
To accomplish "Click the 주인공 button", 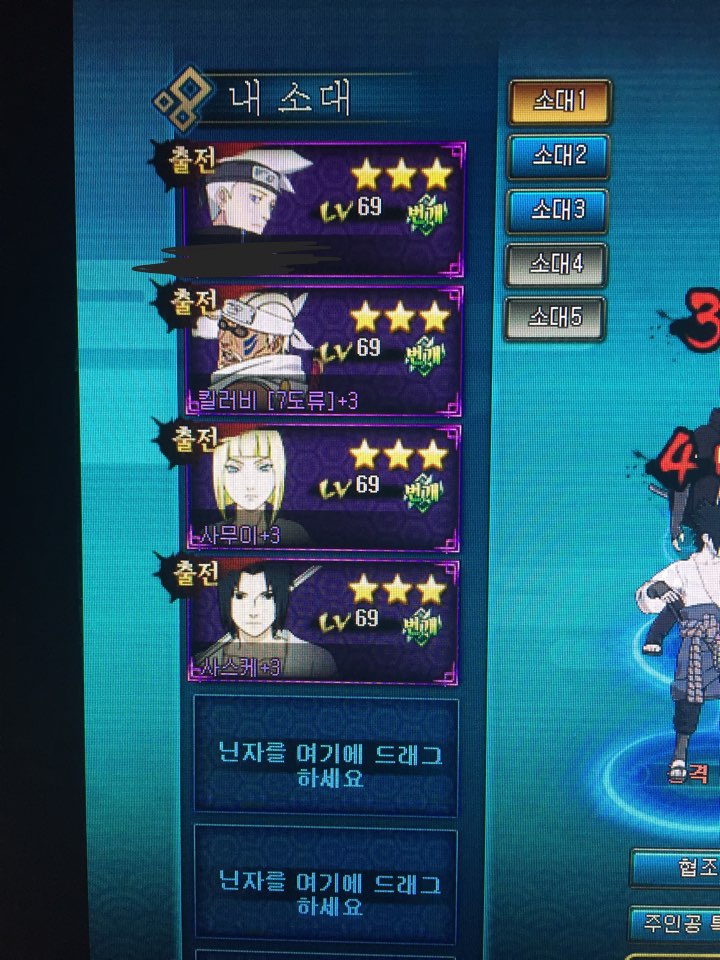I will click(x=676, y=922).
